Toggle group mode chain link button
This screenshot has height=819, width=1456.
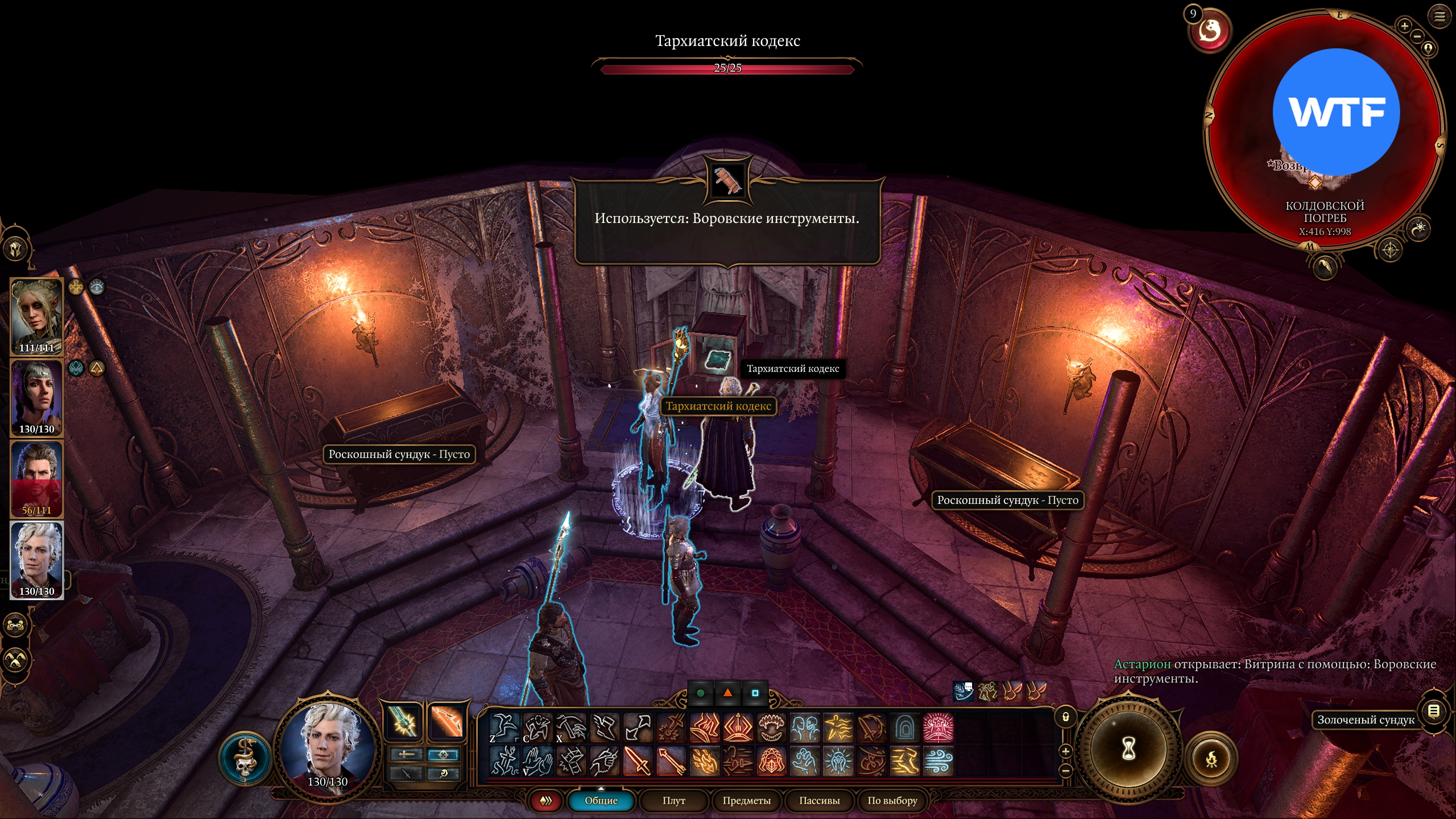coord(15,625)
